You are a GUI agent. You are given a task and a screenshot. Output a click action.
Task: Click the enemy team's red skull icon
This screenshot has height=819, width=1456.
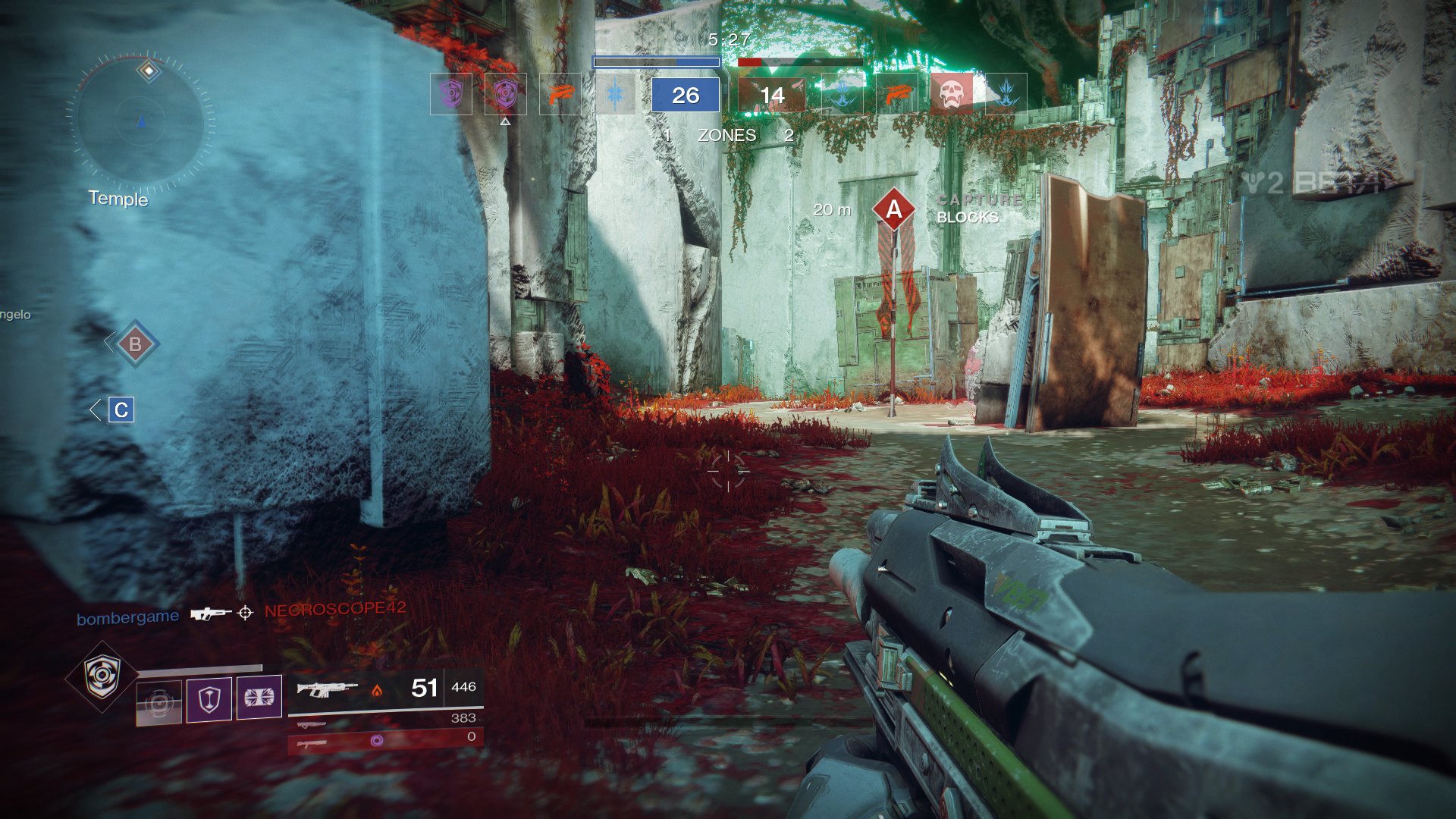[951, 94]
